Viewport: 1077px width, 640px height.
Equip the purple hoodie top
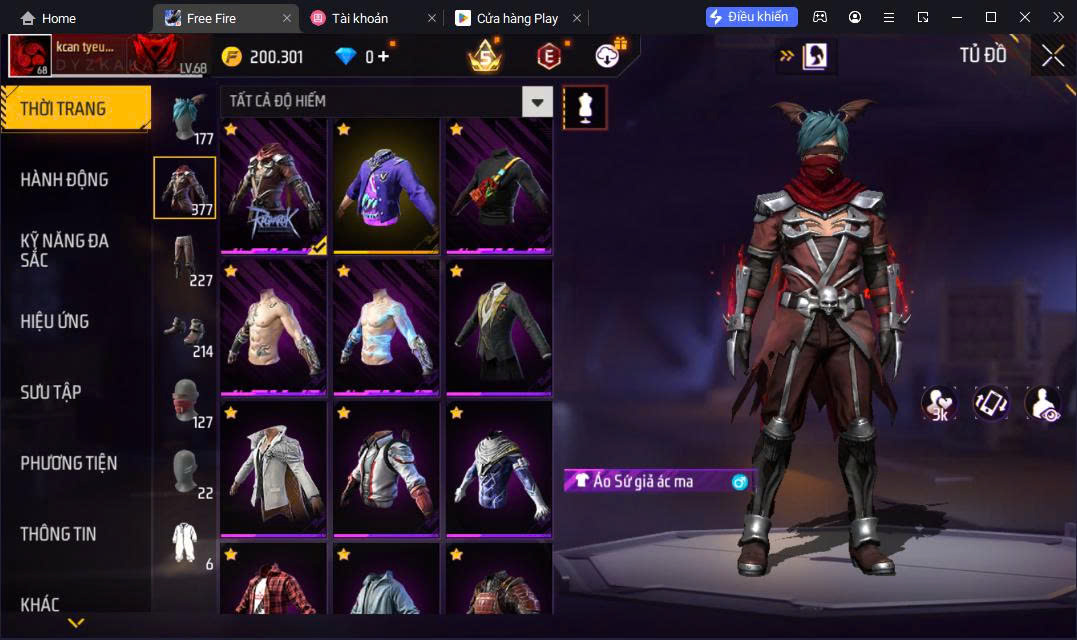[x=386, y=186]
